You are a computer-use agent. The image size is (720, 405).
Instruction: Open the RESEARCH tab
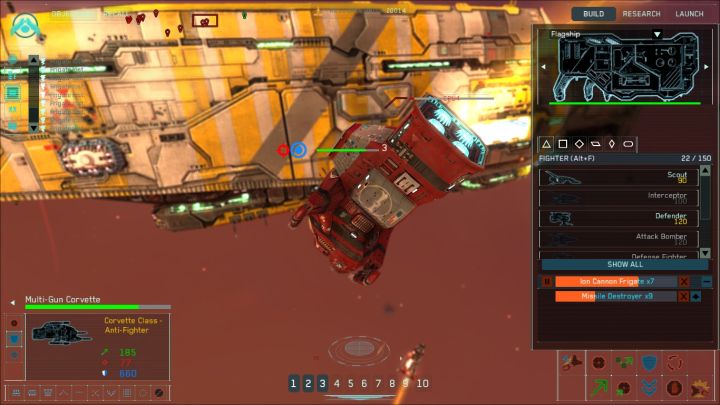pyautogui.click(x=641, y=14)
